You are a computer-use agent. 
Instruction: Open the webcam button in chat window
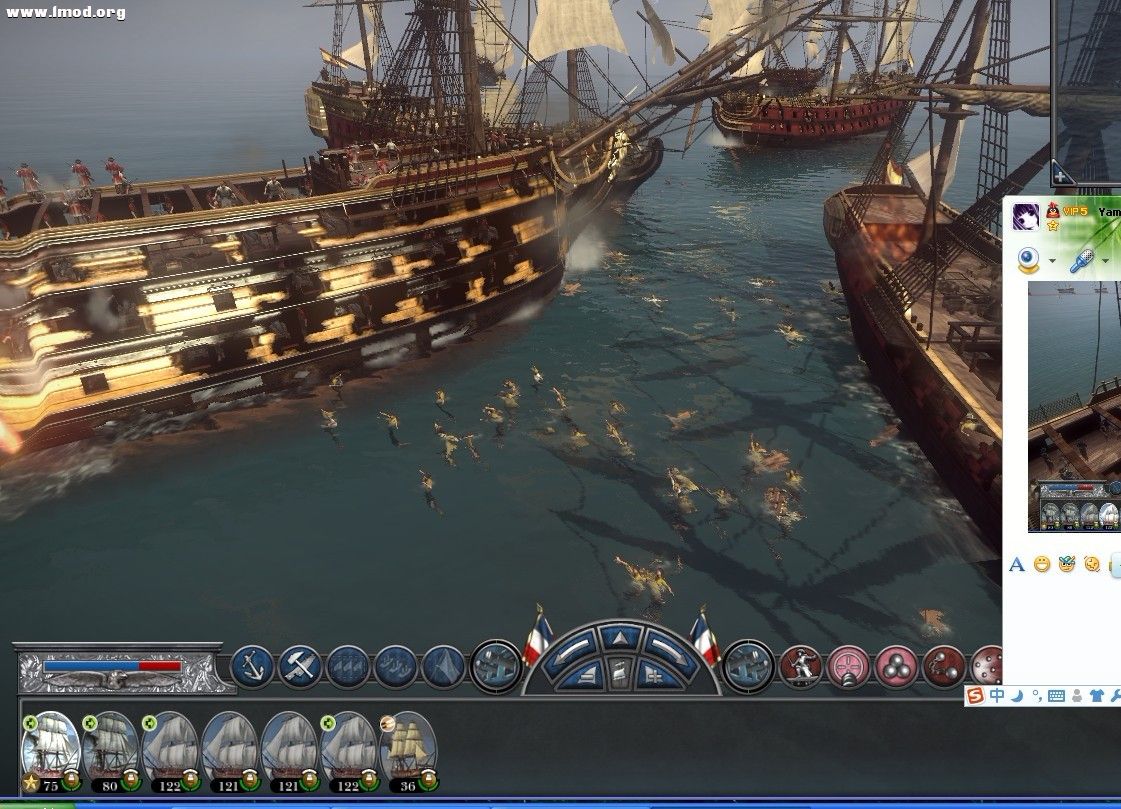pyautogui.click(x=1029, y=261)
